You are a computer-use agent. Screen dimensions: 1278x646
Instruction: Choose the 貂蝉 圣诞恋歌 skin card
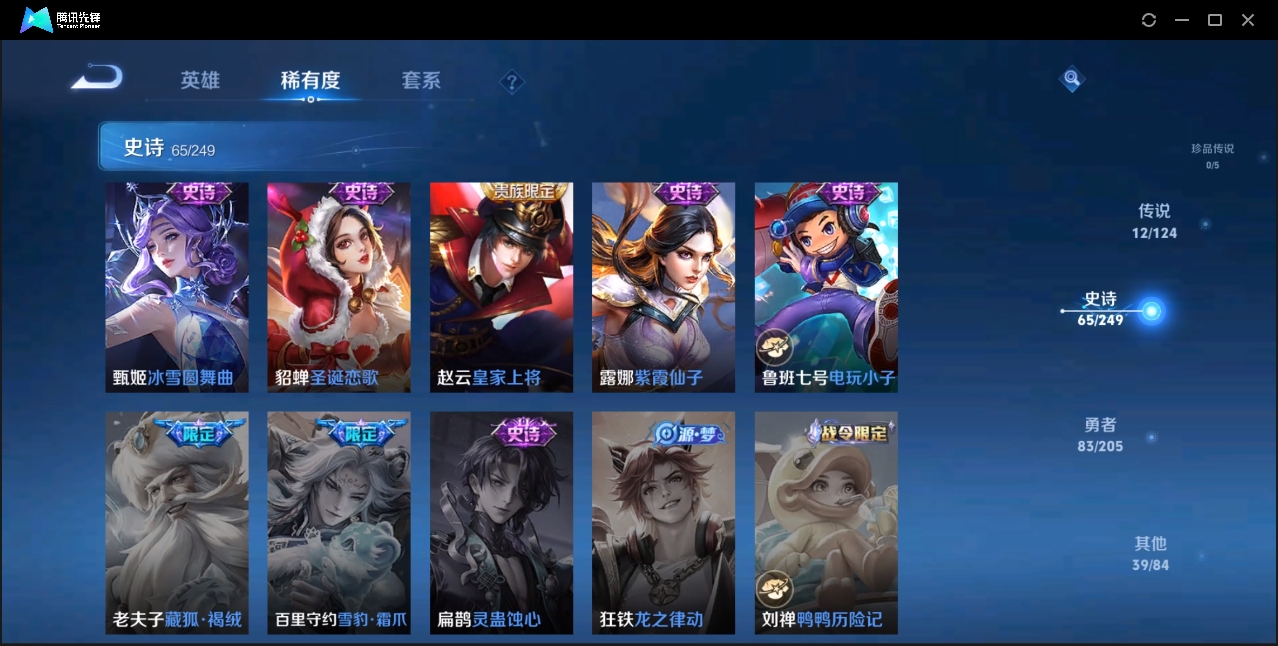[x=339, y=287]
